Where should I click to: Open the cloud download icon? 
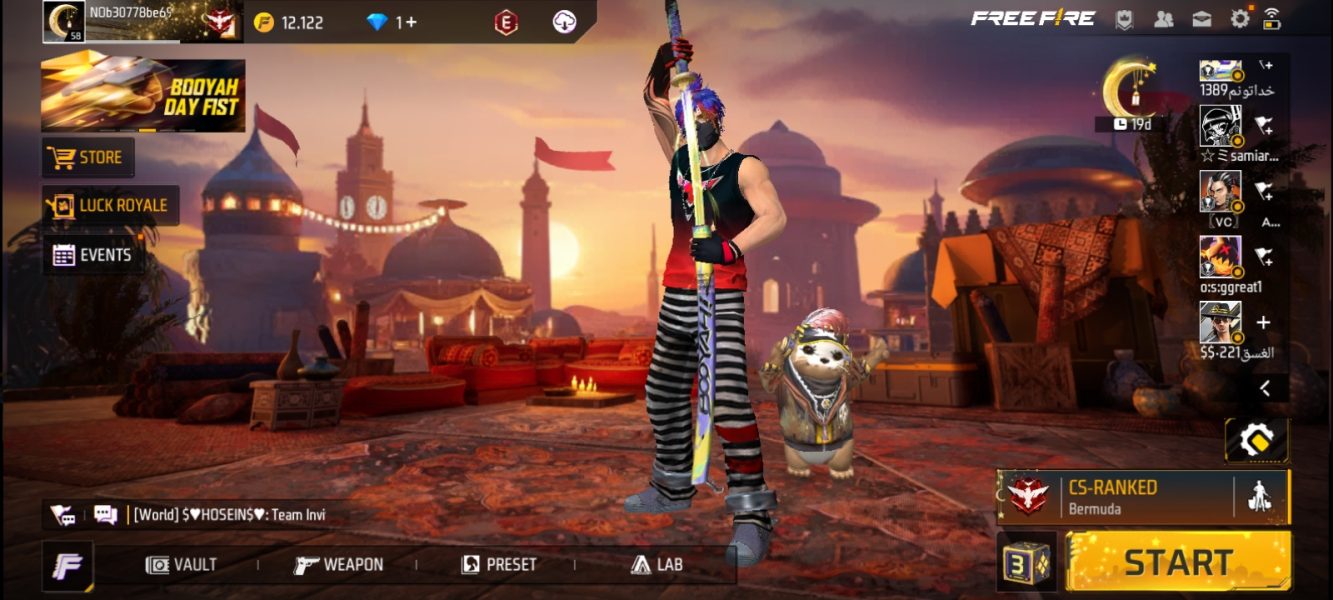coord(564,22)
